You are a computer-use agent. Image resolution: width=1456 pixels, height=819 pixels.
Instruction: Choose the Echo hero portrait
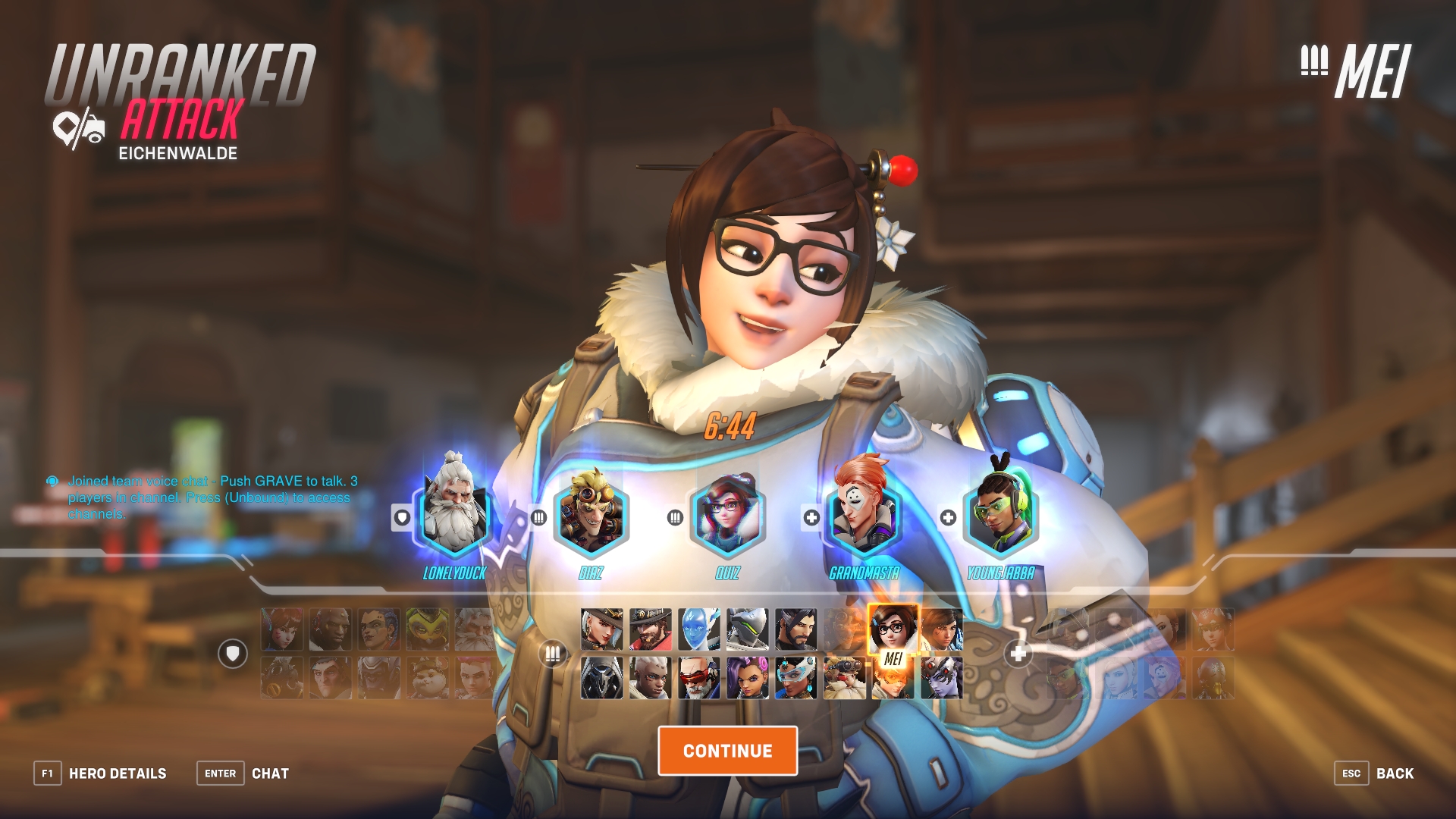coord(699,629)
